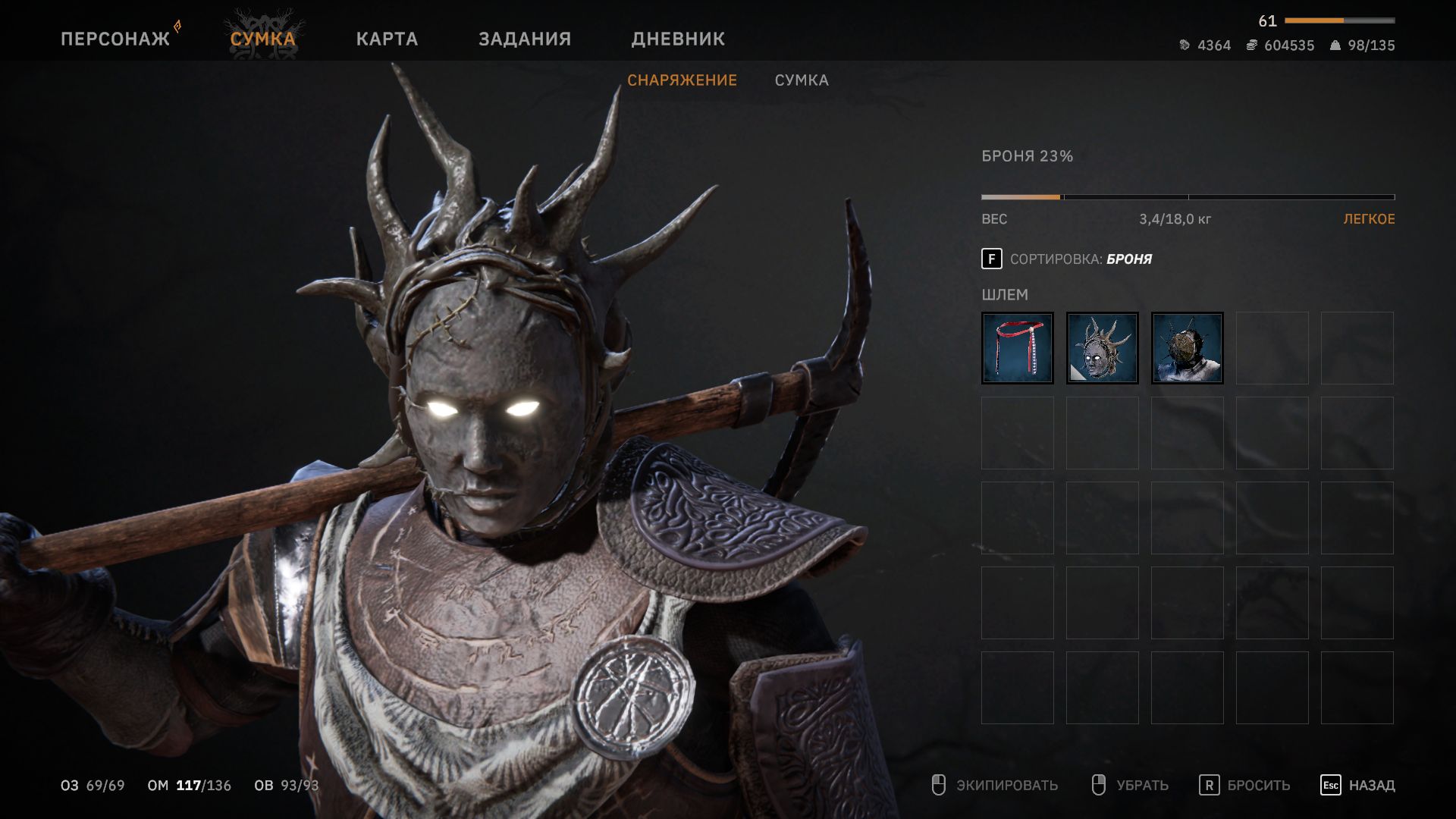
Task: Open the Персонаж tab
Action: [x=115, y=39]
